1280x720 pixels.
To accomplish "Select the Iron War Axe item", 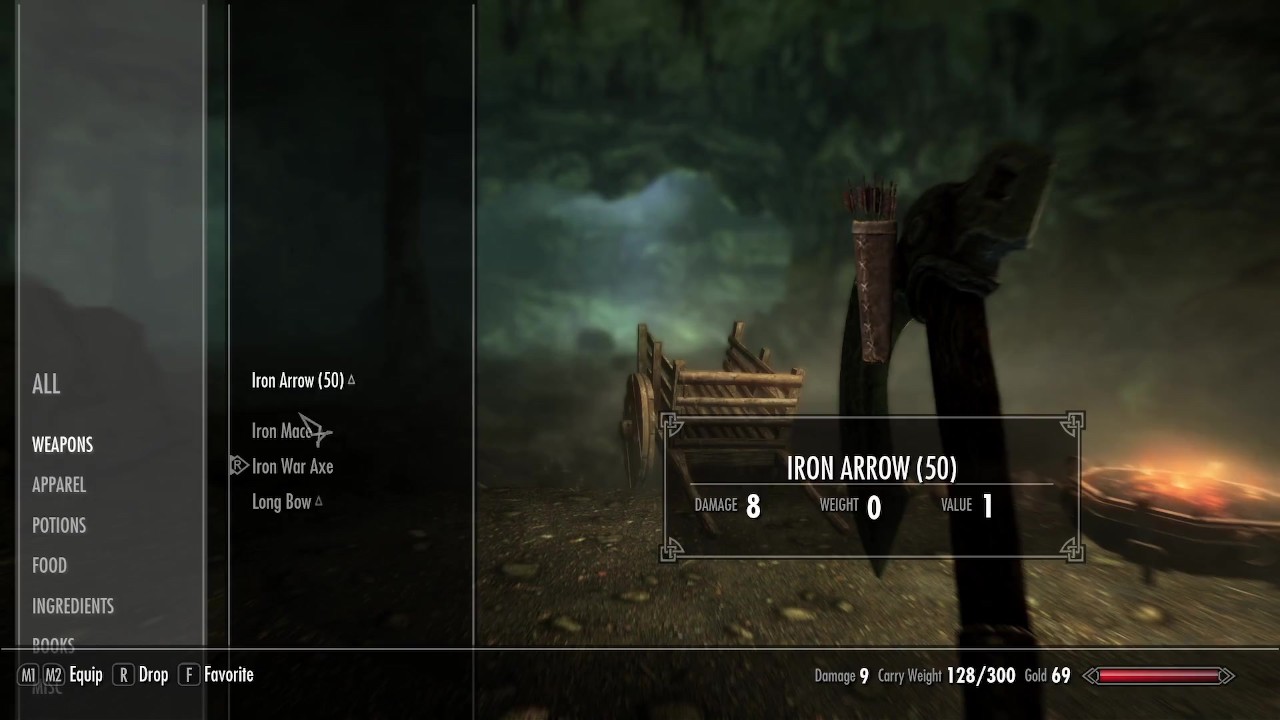I will click(x=292, y=466).
